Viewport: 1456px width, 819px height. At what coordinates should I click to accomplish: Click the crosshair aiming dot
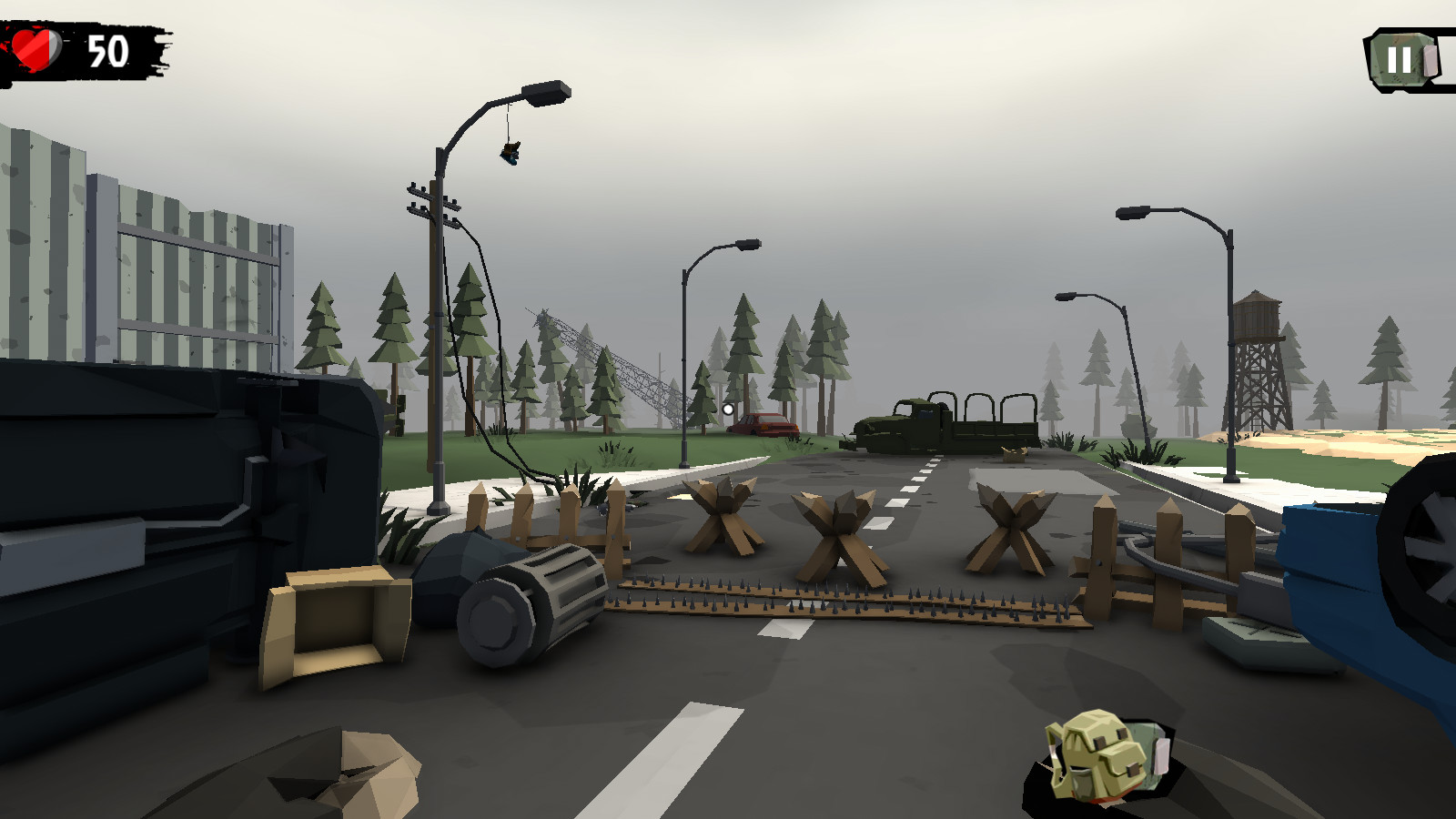(x=728, y=411)
